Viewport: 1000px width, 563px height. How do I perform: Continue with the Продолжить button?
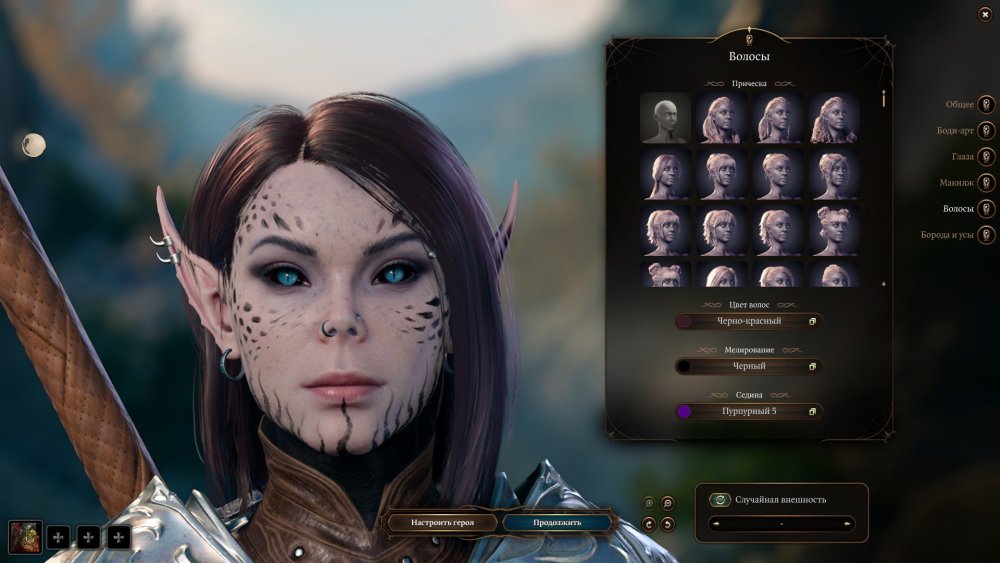pyautogui.click(x=556, y=522)
